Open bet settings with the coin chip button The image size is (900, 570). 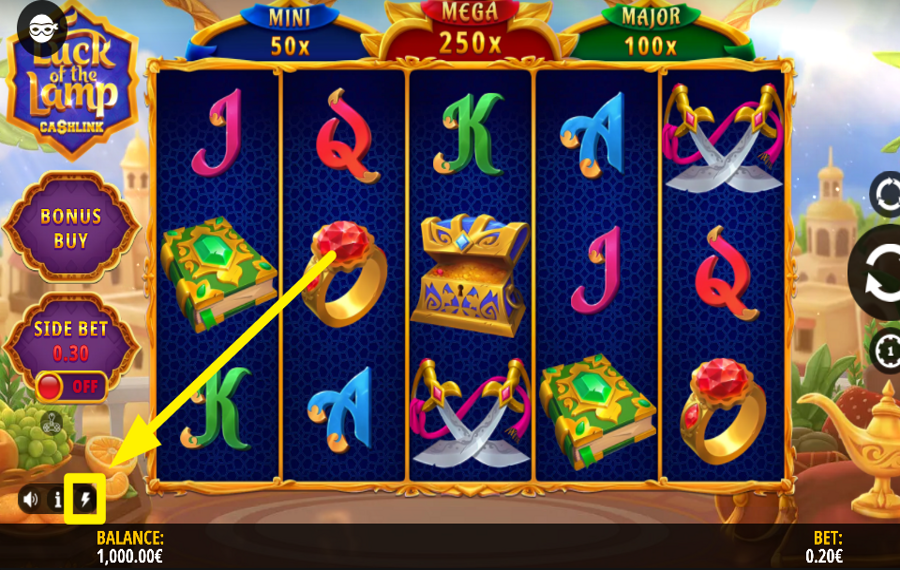(x=886, y=351)
